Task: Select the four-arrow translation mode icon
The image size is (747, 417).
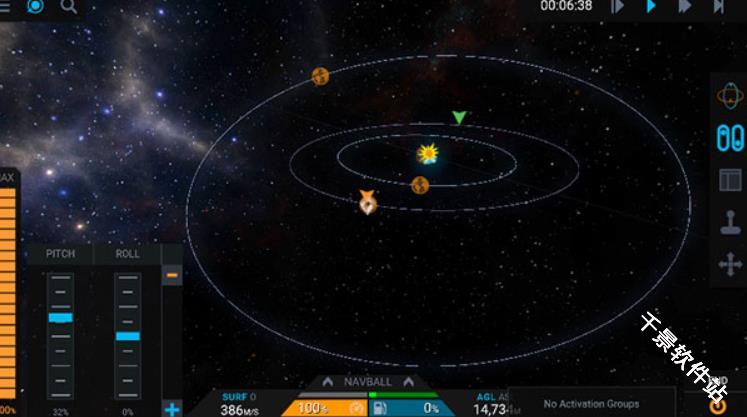Action: (x=730, y=265)
